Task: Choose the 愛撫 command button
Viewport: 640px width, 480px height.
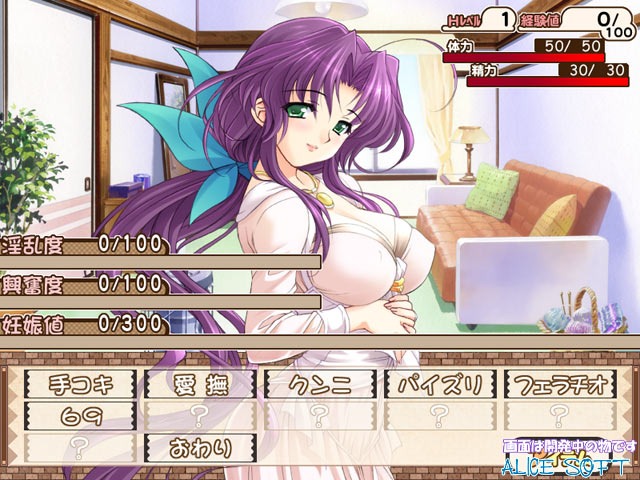Action: (200, 382)
